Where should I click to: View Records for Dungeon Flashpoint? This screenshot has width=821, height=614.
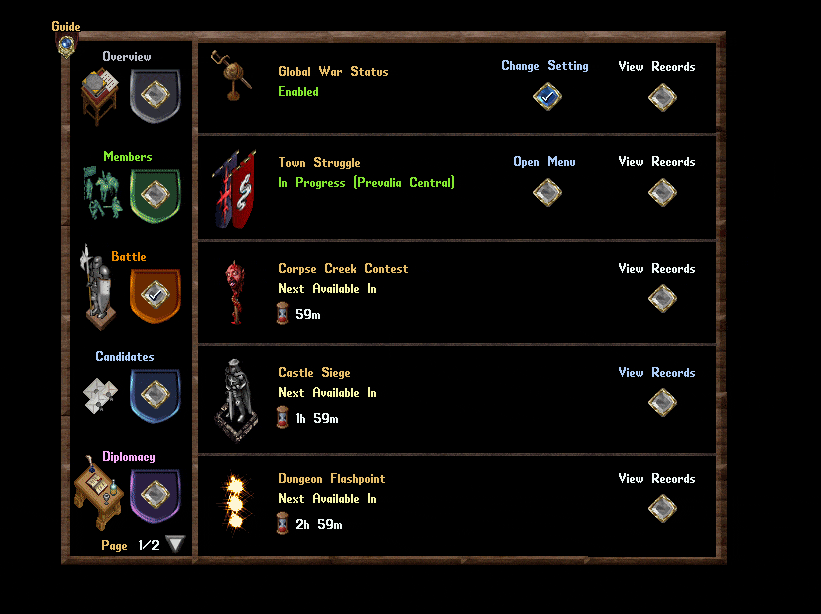pos(662,508)
